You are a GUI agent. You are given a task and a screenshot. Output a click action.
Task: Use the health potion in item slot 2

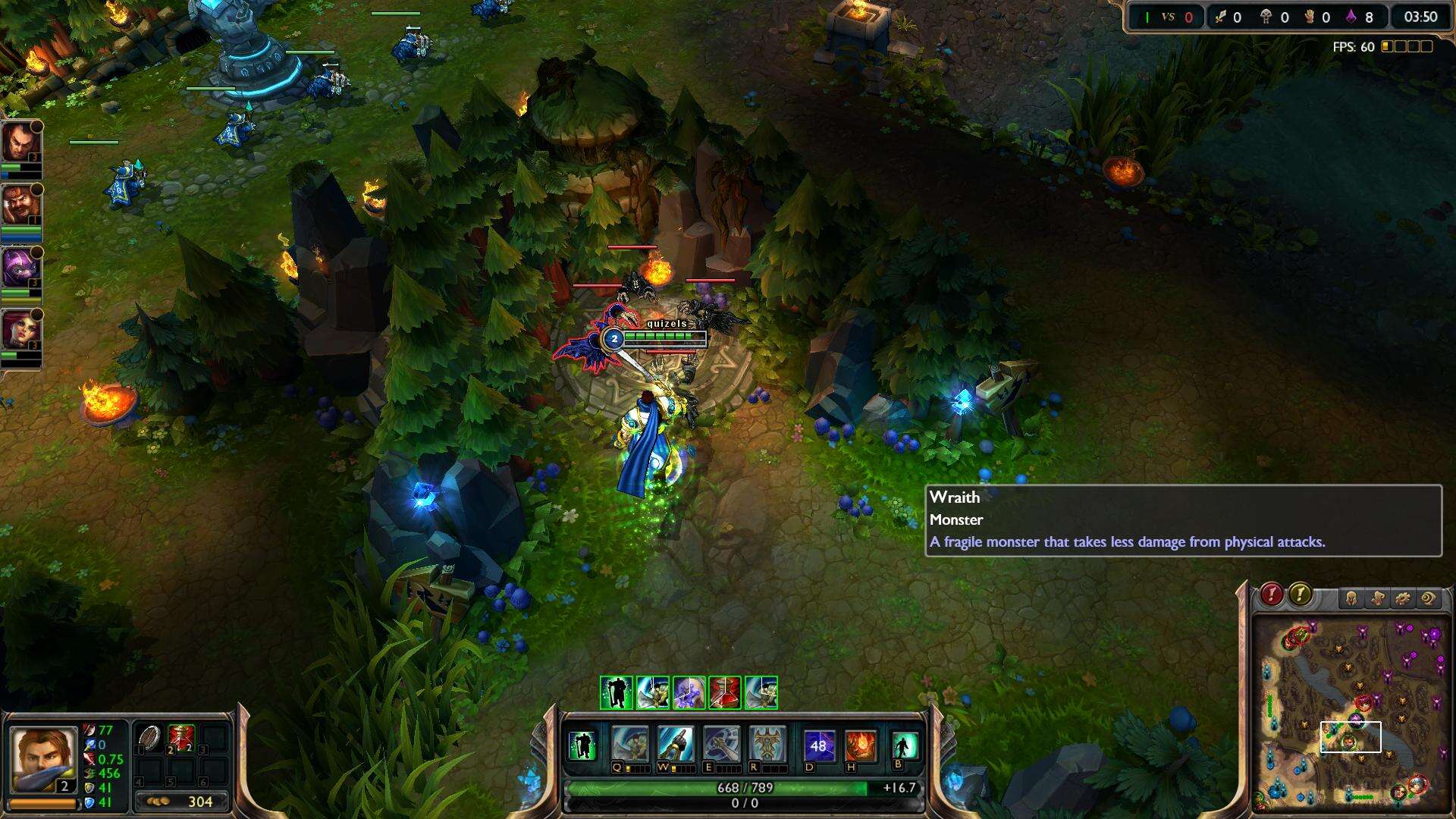click(x=181, y=738)
